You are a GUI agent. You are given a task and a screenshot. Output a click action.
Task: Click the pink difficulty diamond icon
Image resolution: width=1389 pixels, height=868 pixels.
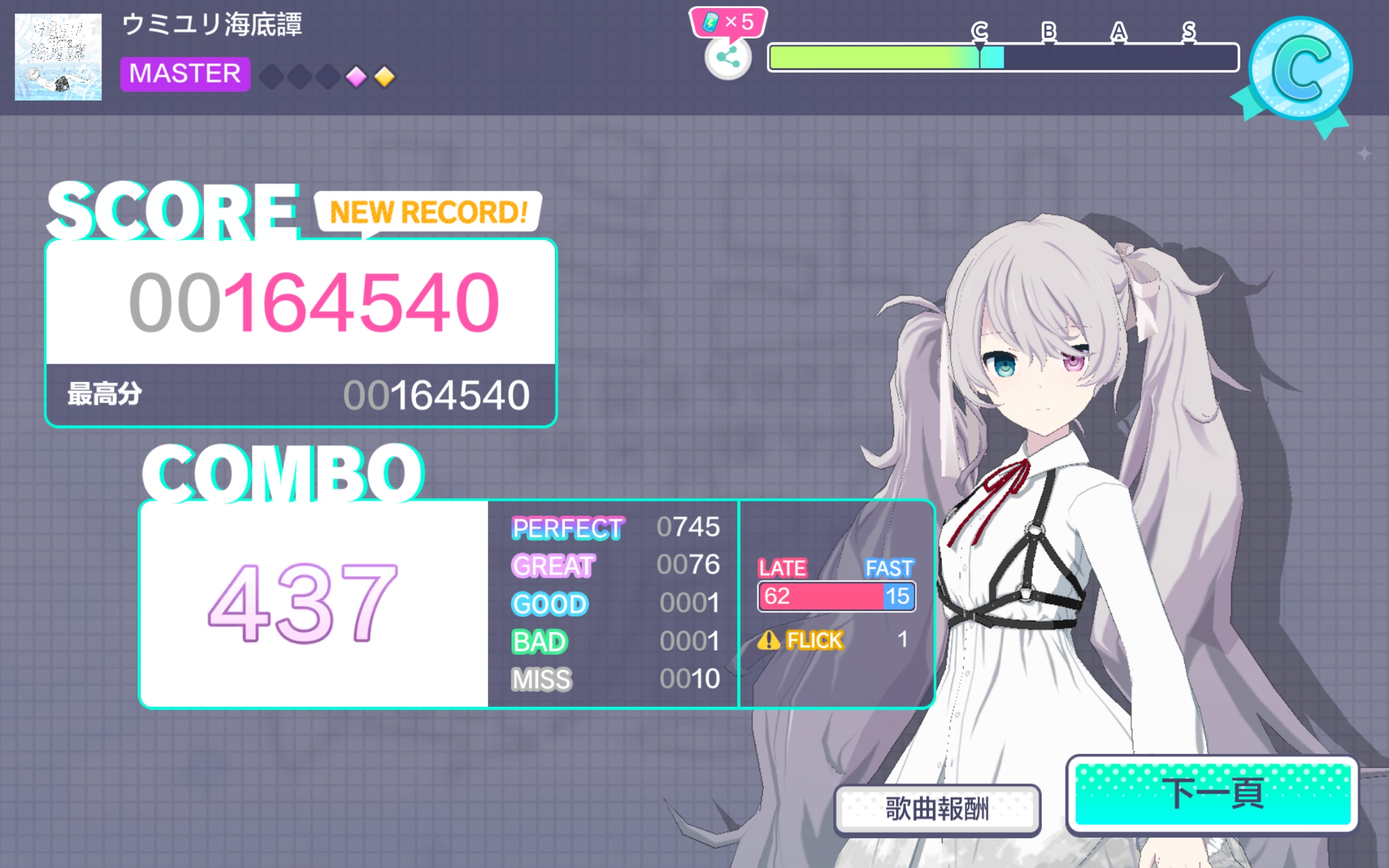(x=356, y=79)
